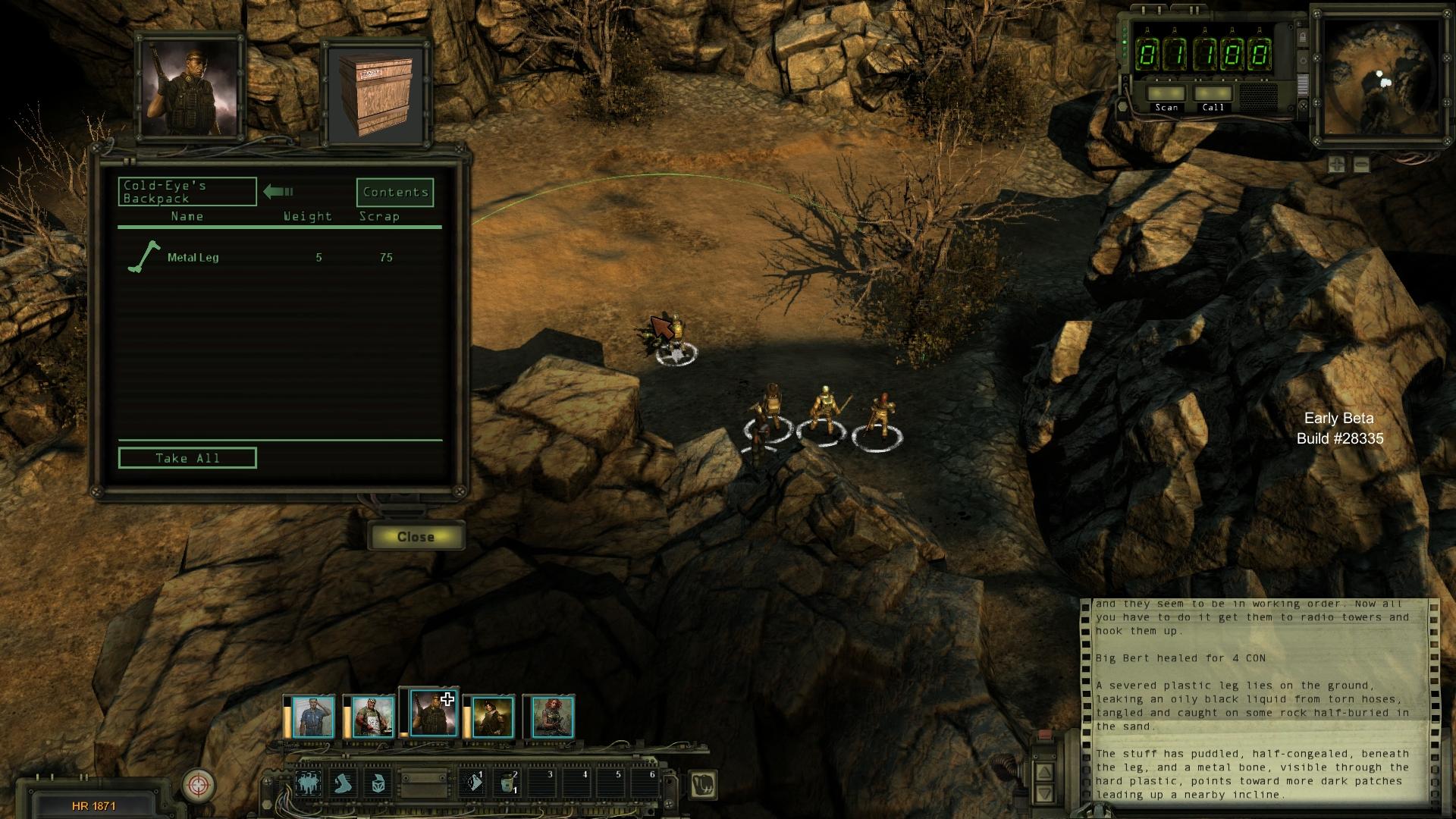Activate the radio Scan button
This screenshot has width=1456, height=819.
pos(1166,96)
